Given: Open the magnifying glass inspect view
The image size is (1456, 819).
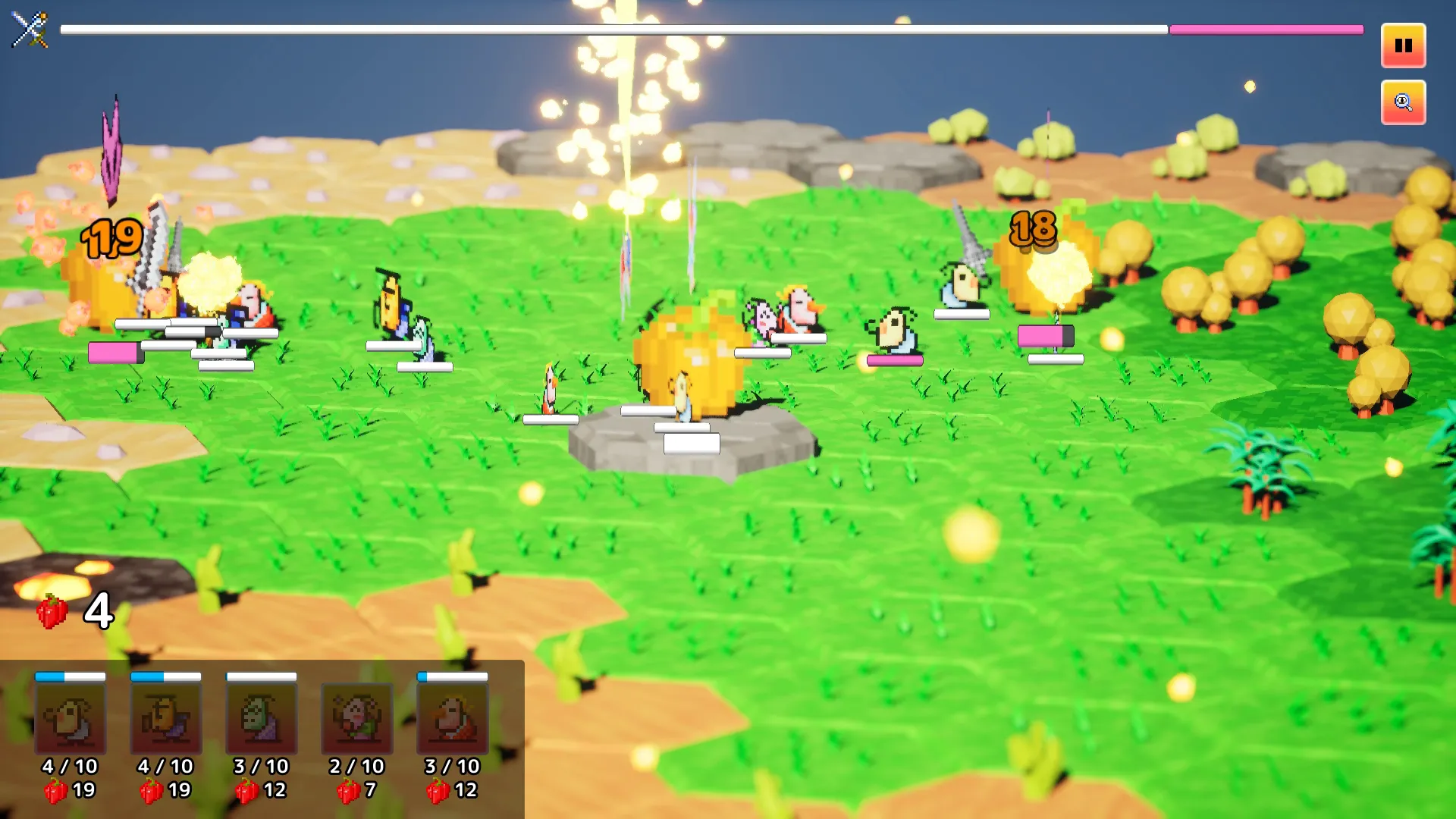Looking at the screenshot, I should 1403,102.
